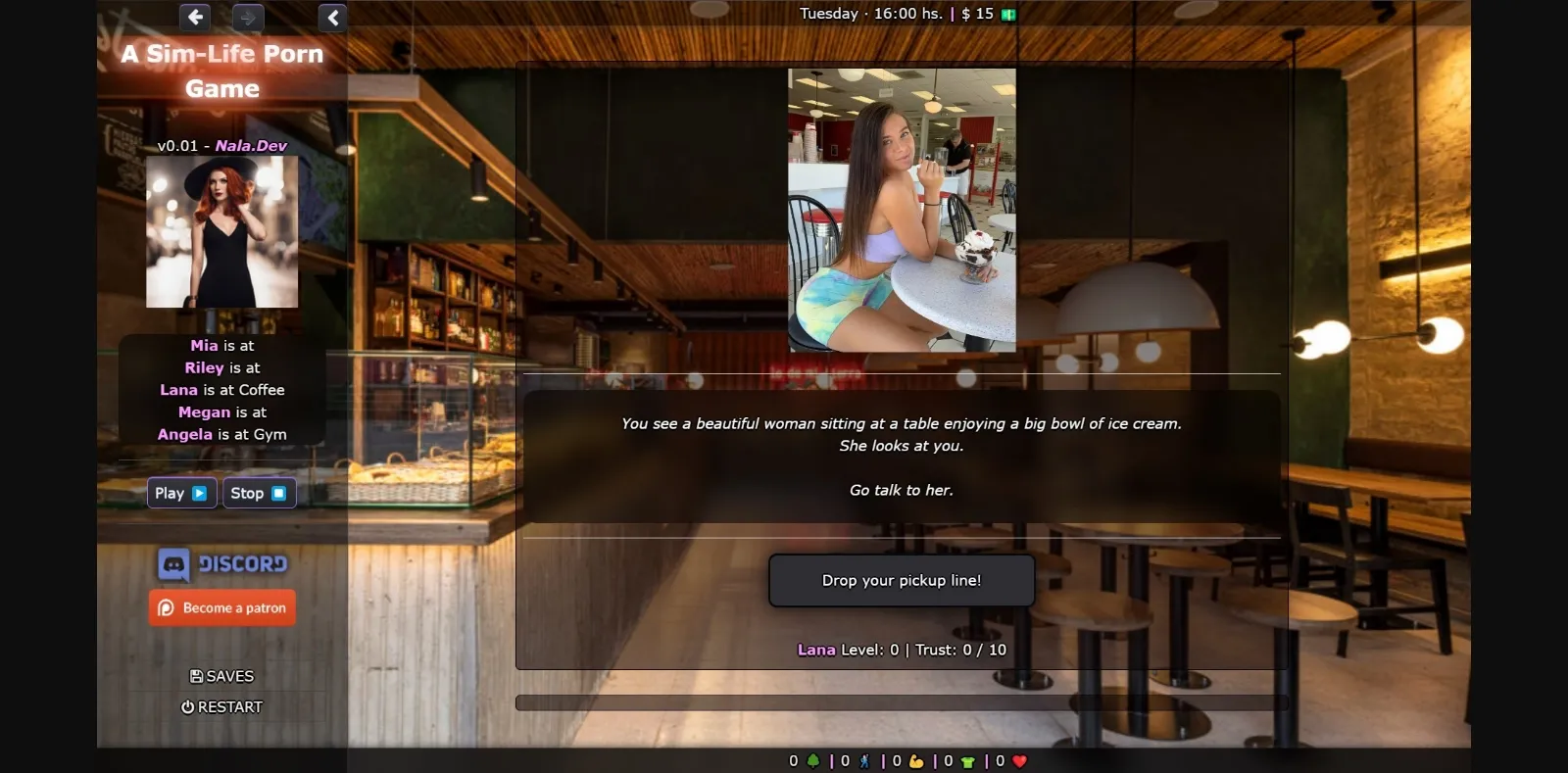This screenshot has height=773, width=1568.
Task: Open Discord via the Discord icon
Action: point(173,563)
